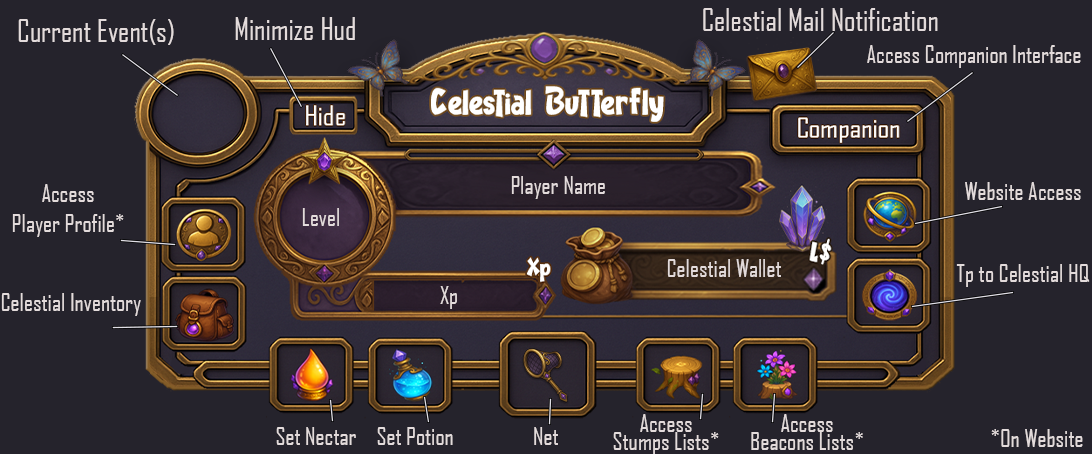Open the Celestial Inventory backpack

click(x=203, y=313)
